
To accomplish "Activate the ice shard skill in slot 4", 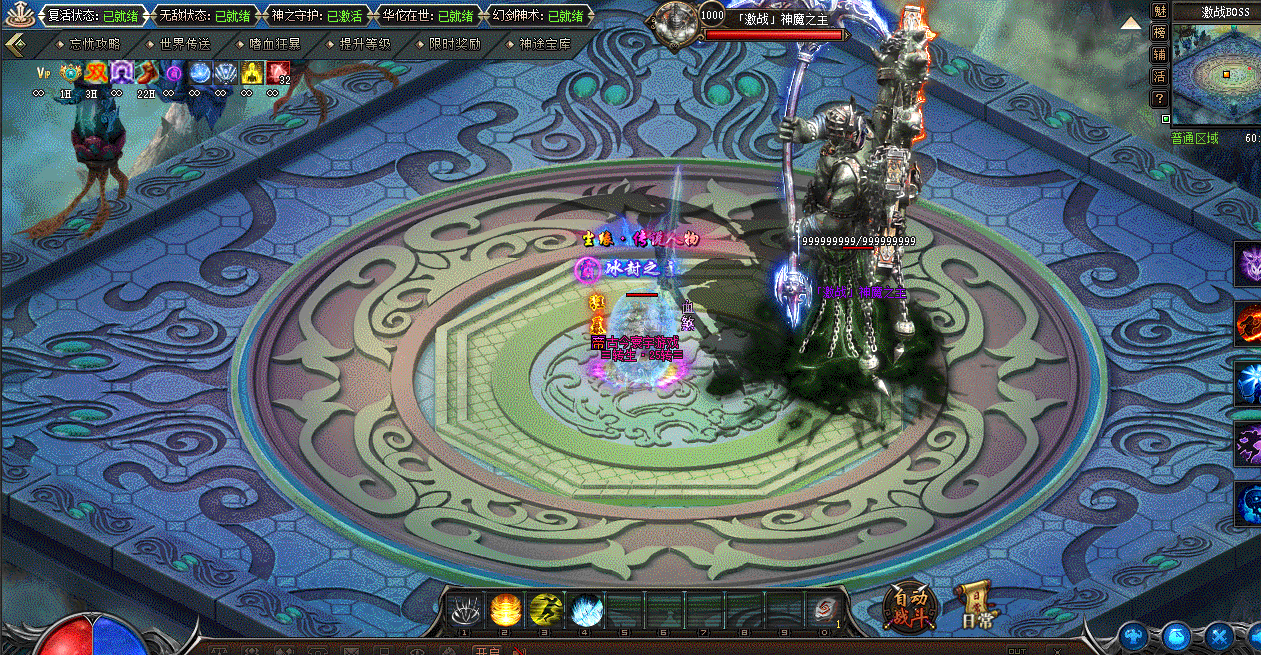I will [x=584, y=609].
